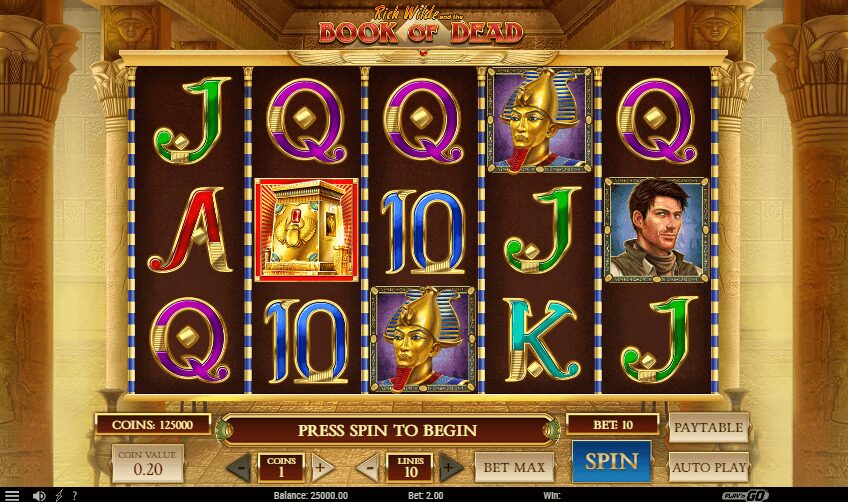This screenshot has width=848, height=502.
Task: Toggle the sound speaker icon
Action: pos(39,495)
